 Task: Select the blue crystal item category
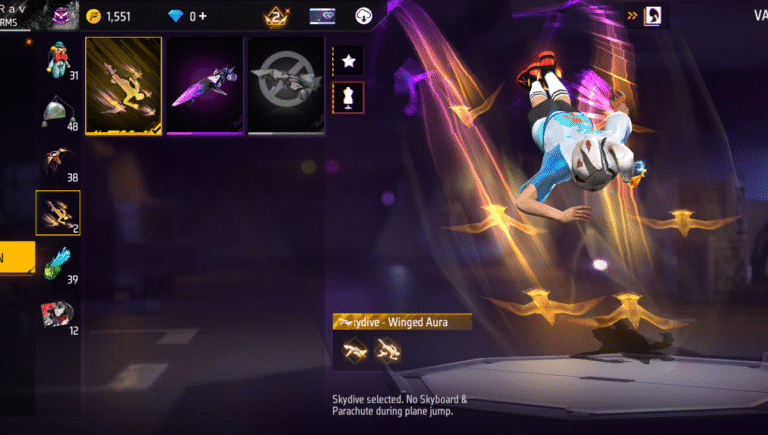tap(58, 264)
